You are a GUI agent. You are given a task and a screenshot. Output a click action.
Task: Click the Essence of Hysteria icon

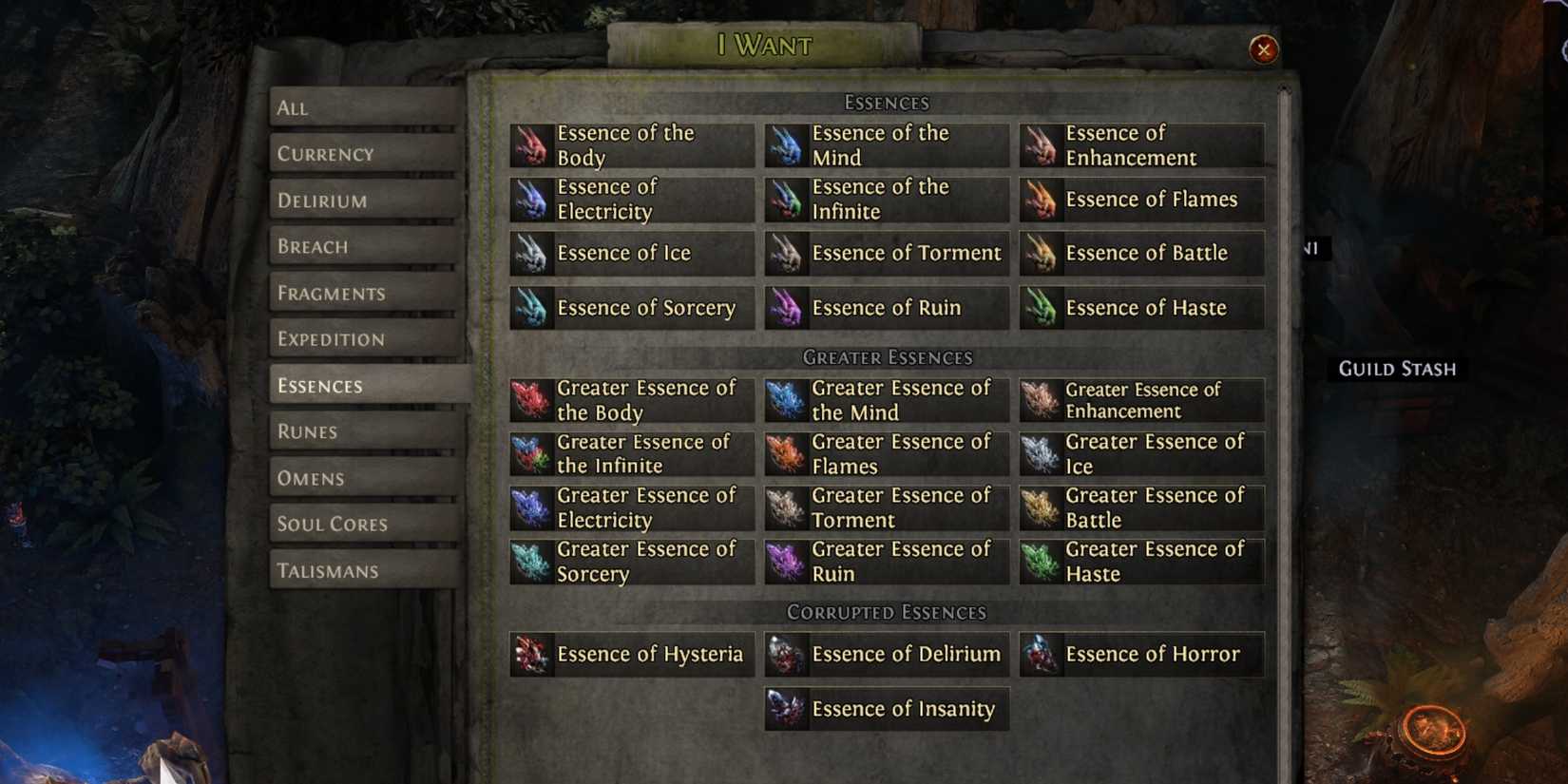[x=531, y=654]
